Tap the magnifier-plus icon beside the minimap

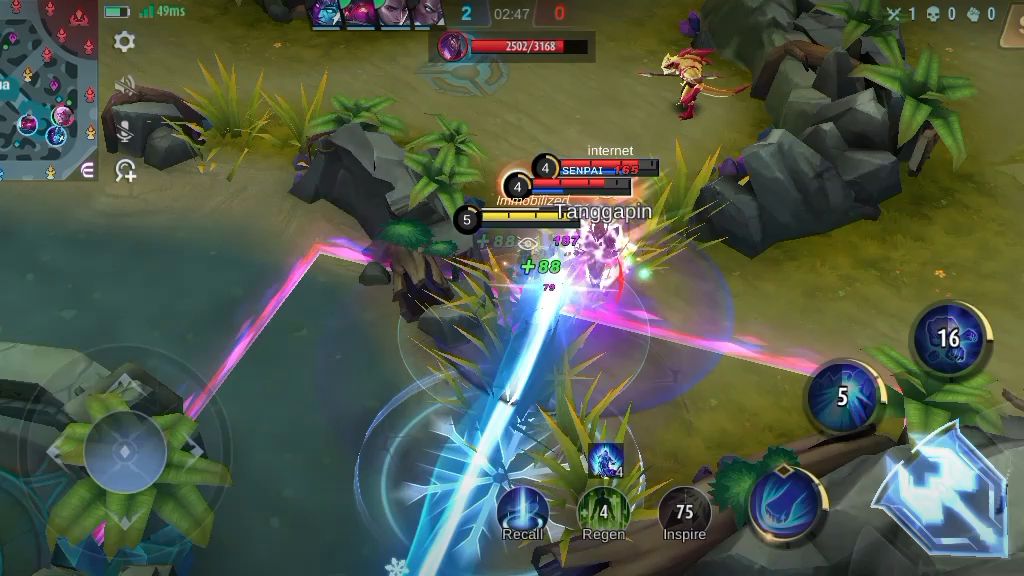(x=125, y=170)
